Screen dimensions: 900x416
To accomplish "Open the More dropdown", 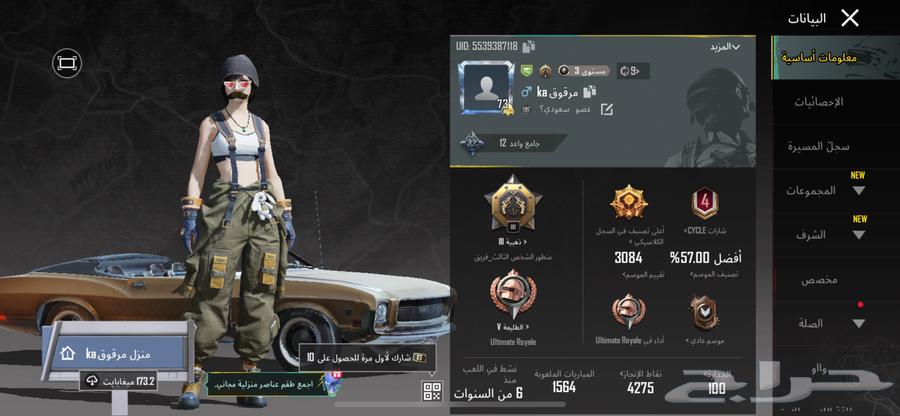I will pyautogui.click(x=725, y=47).
